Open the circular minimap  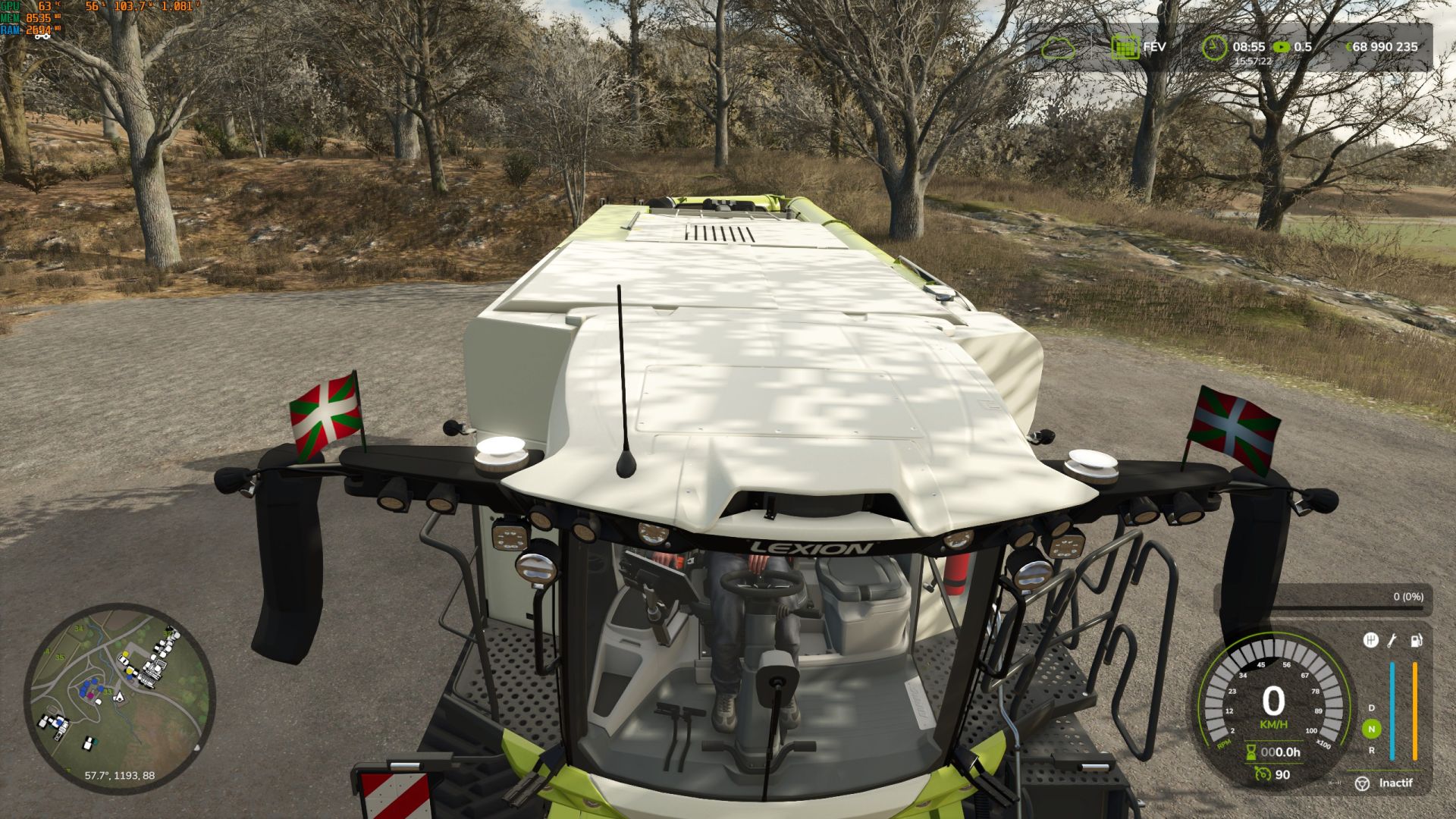tap(120, 698)
